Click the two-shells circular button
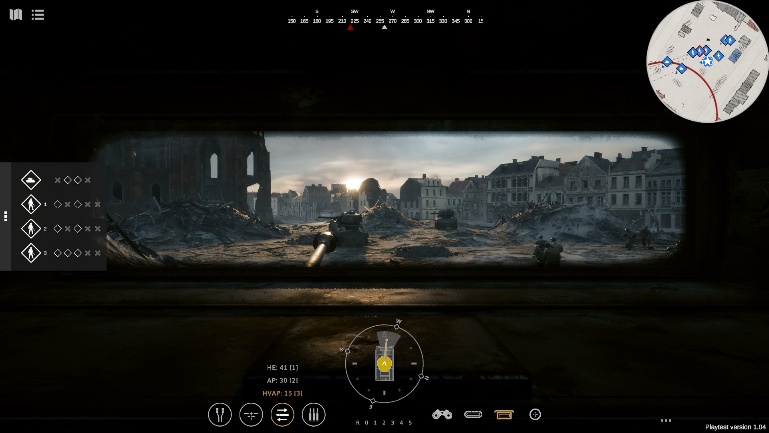Image resolution: width=769 pixels, height=433 pixels. [x=220, y=413]
